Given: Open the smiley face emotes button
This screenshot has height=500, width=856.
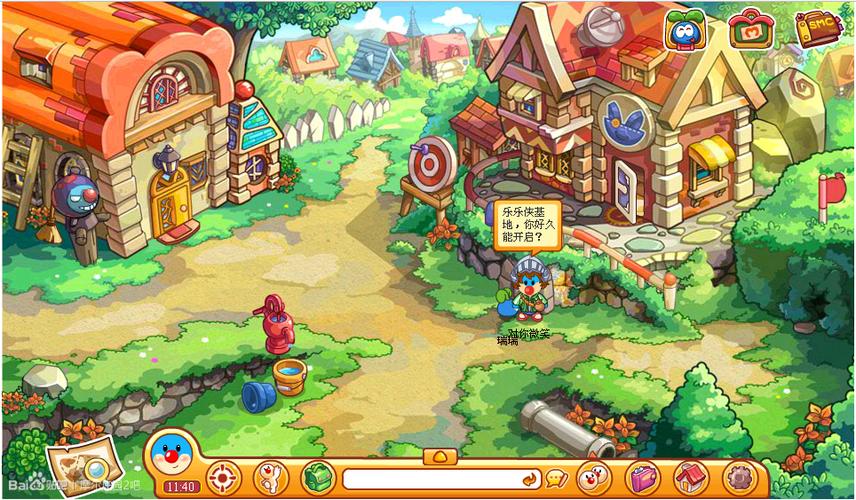Looking at the screenshot, I should 594,477.
